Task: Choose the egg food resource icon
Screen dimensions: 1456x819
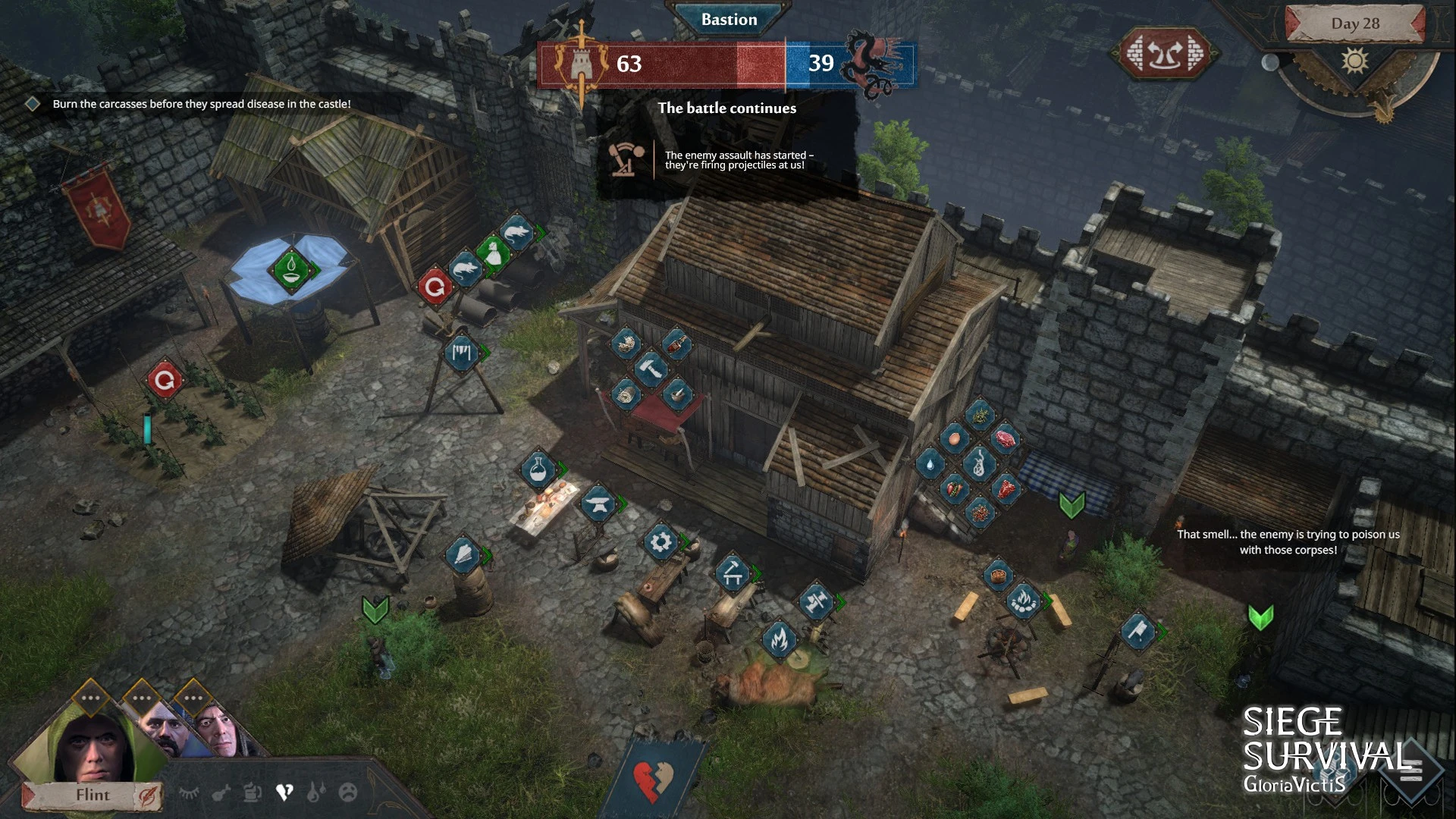Action: pyautogui.click(x=954, y=438)
